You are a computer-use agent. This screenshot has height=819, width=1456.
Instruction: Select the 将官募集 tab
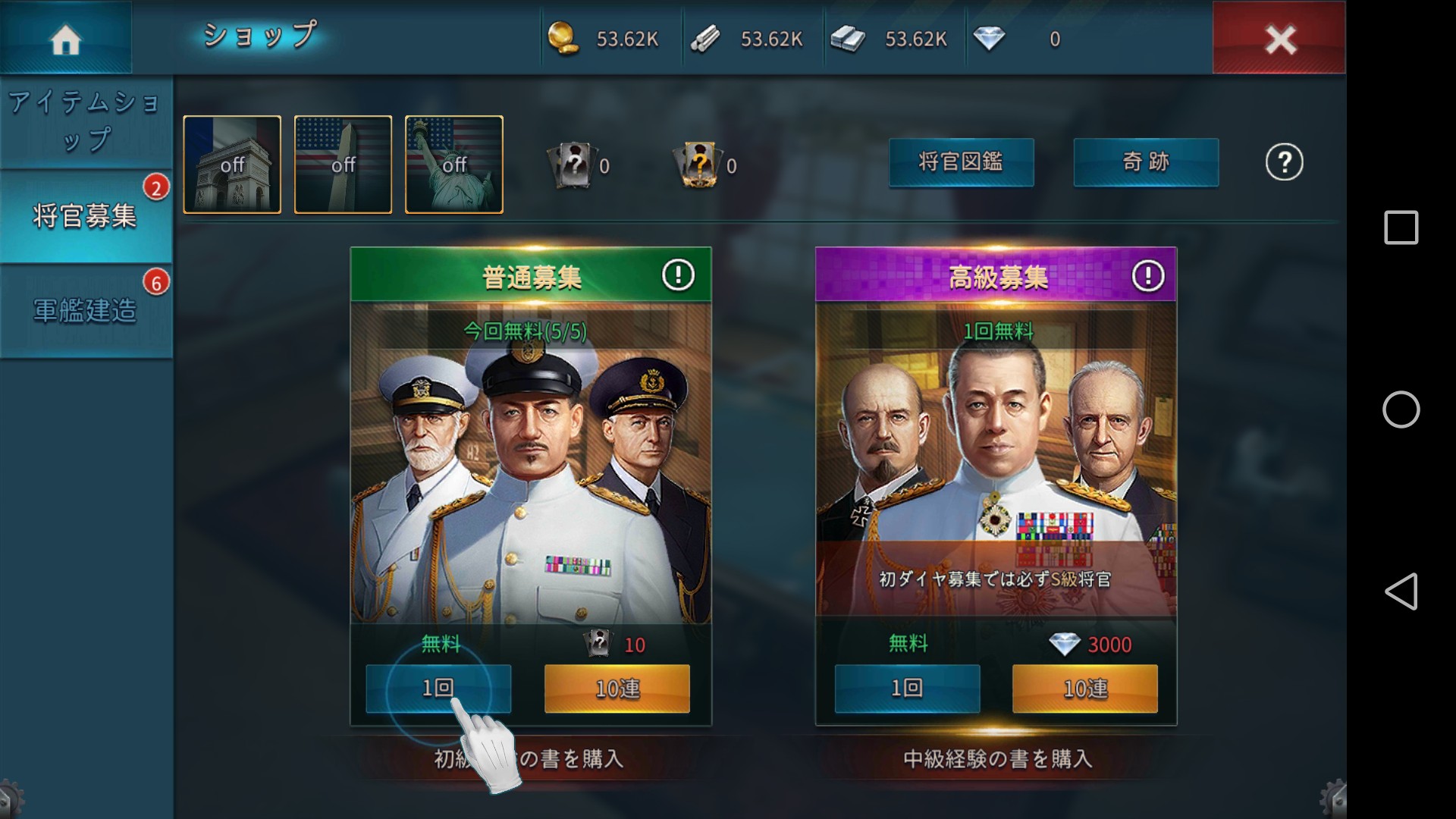85,217
